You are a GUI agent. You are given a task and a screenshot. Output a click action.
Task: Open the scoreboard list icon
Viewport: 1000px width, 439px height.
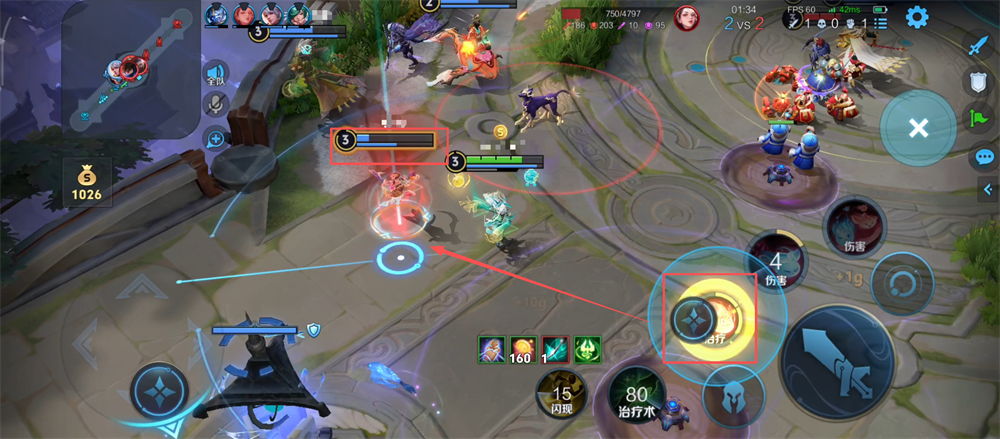coord(881,22)
